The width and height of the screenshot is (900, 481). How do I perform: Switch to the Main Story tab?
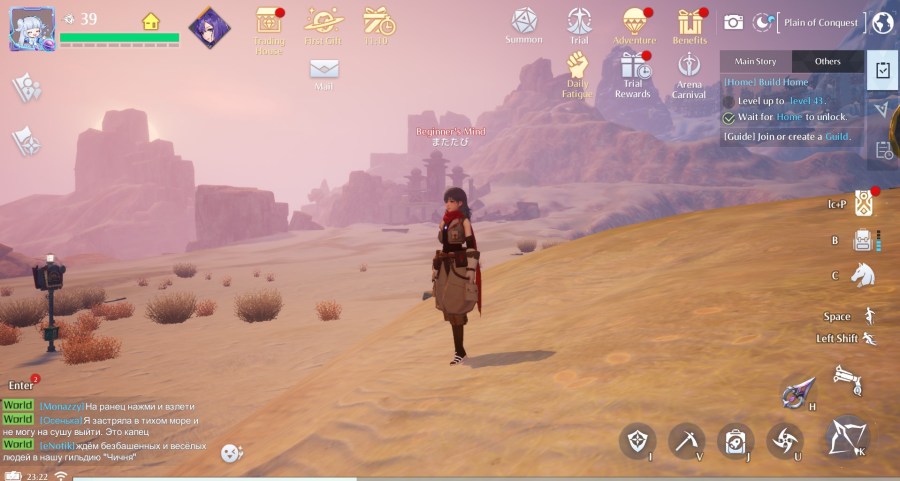point(755,61)
